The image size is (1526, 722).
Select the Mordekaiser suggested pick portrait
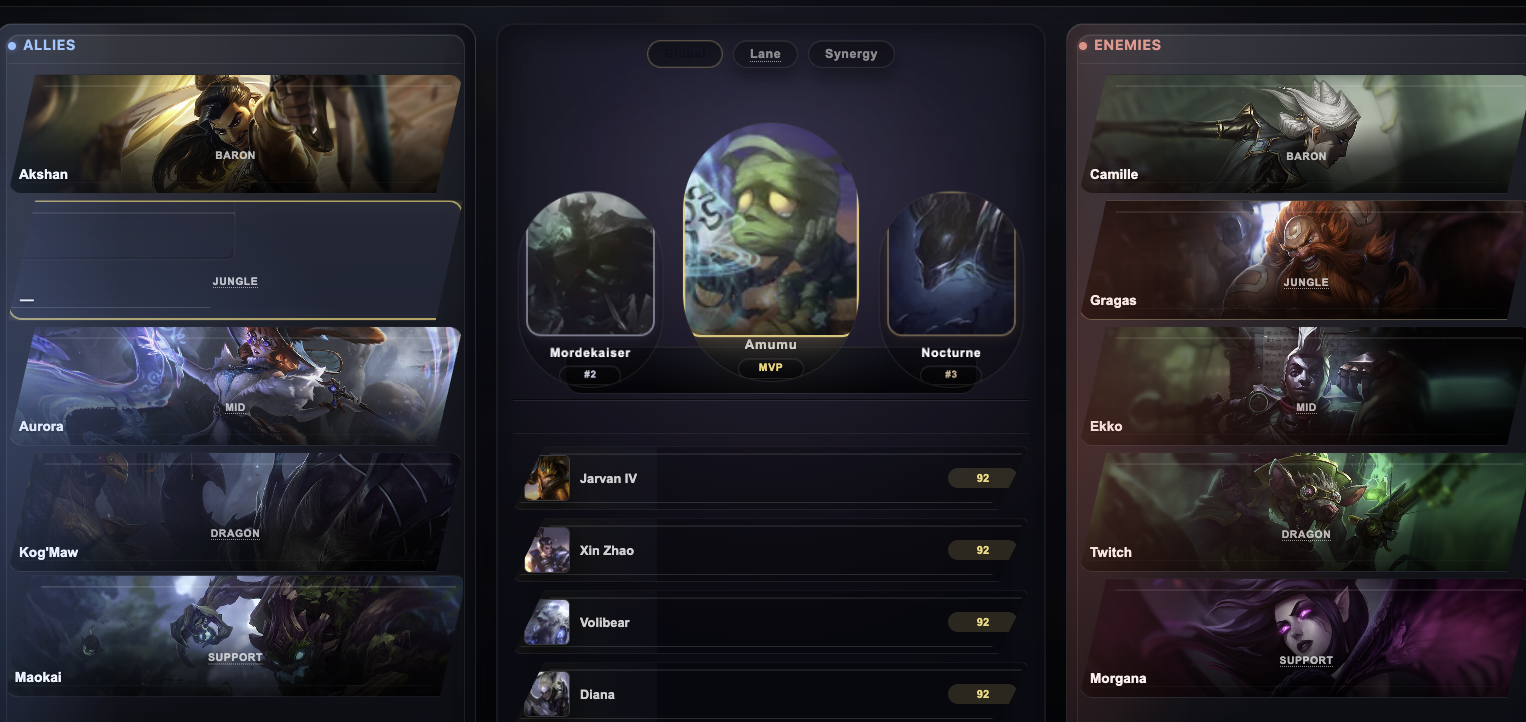(590, 267)
